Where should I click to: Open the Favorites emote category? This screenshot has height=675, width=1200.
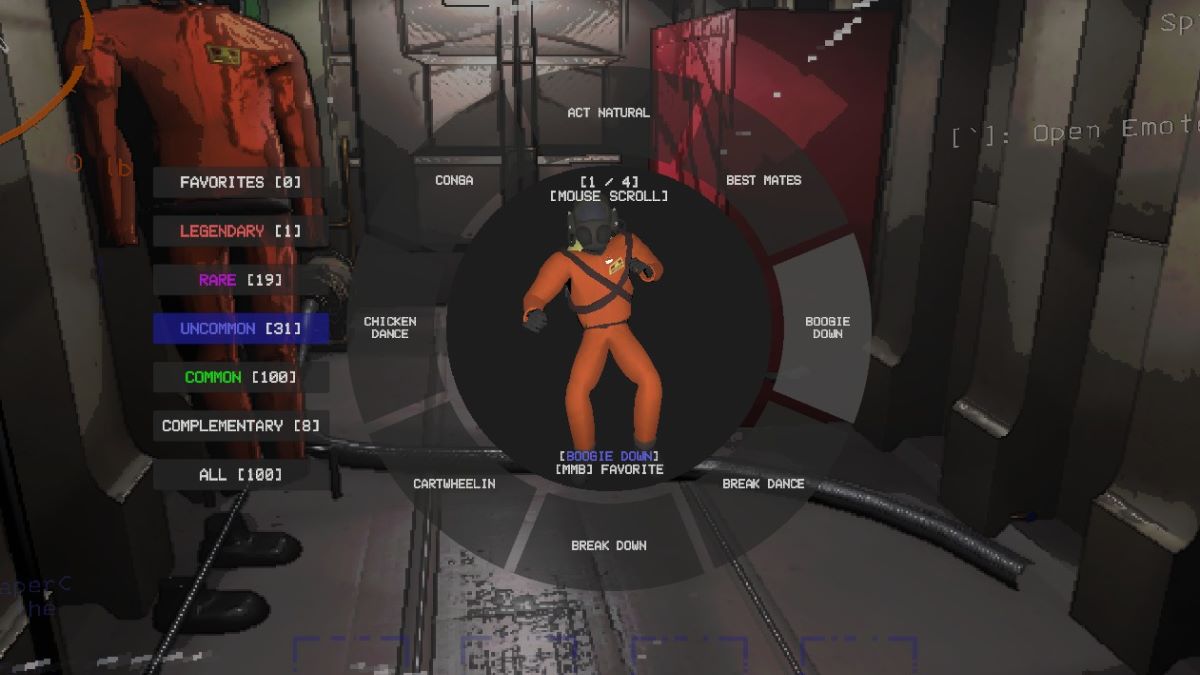point(240,183)
